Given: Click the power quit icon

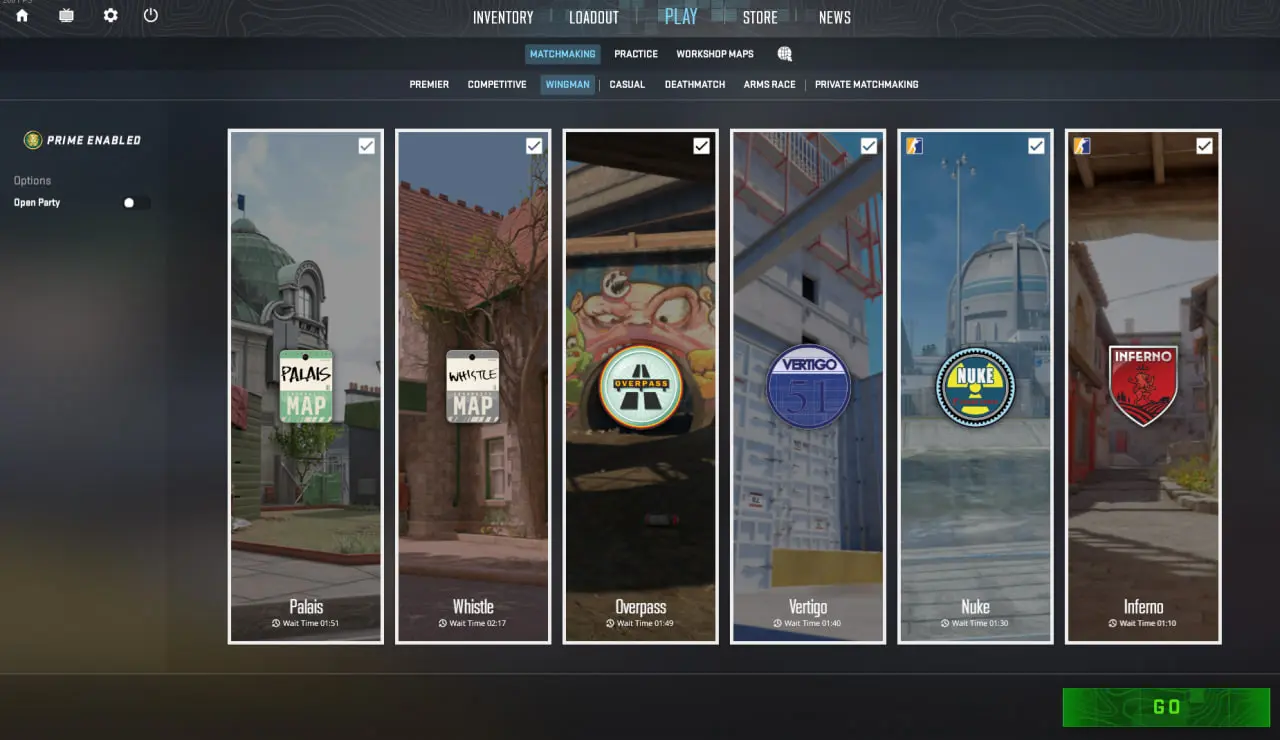Looking at the screenshot, I should click(x=151, y=15).
